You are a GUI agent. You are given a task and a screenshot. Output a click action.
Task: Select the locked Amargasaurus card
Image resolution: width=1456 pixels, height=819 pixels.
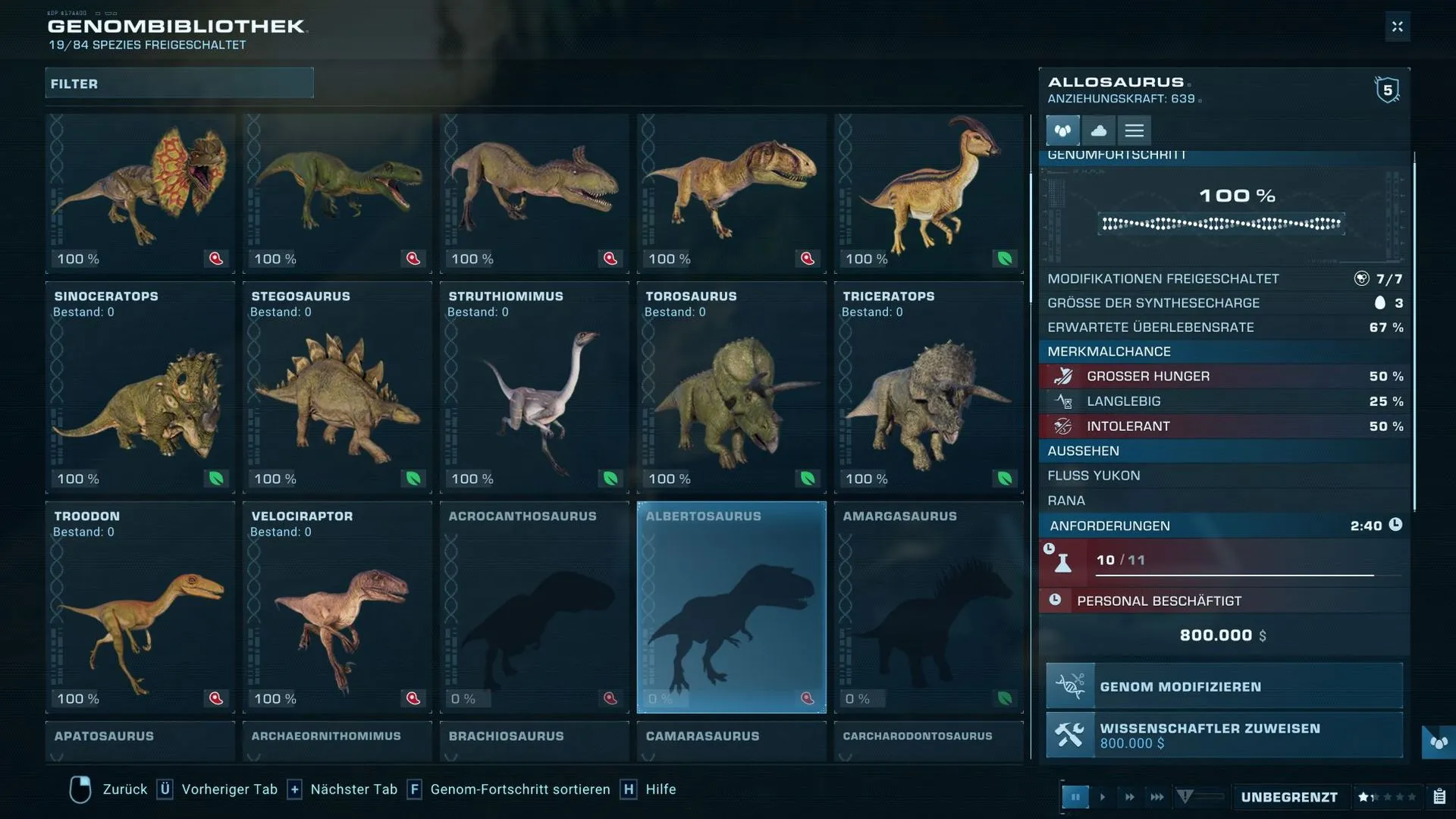pos(929,607)
